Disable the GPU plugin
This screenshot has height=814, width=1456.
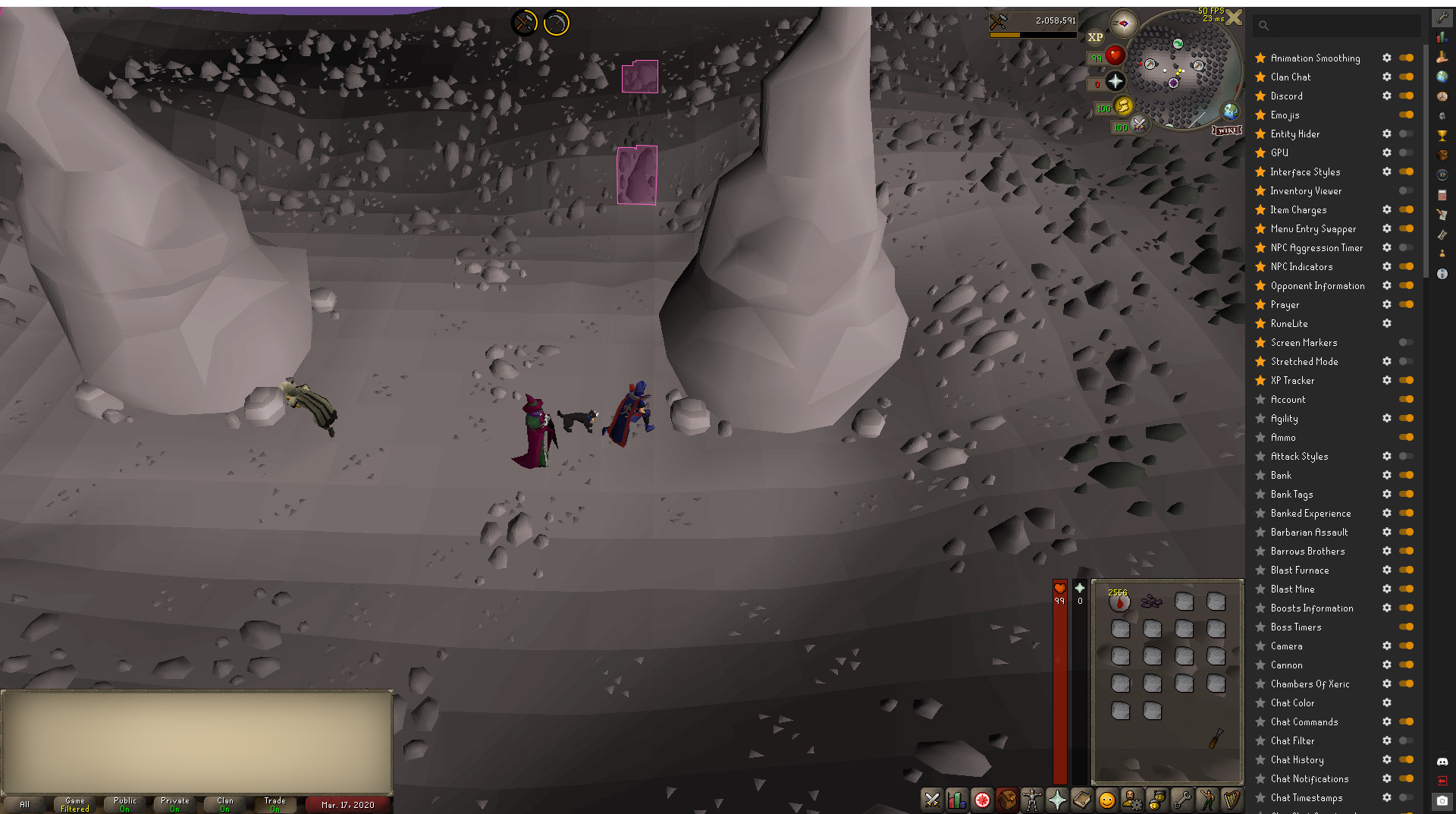tap(1407, 152)
